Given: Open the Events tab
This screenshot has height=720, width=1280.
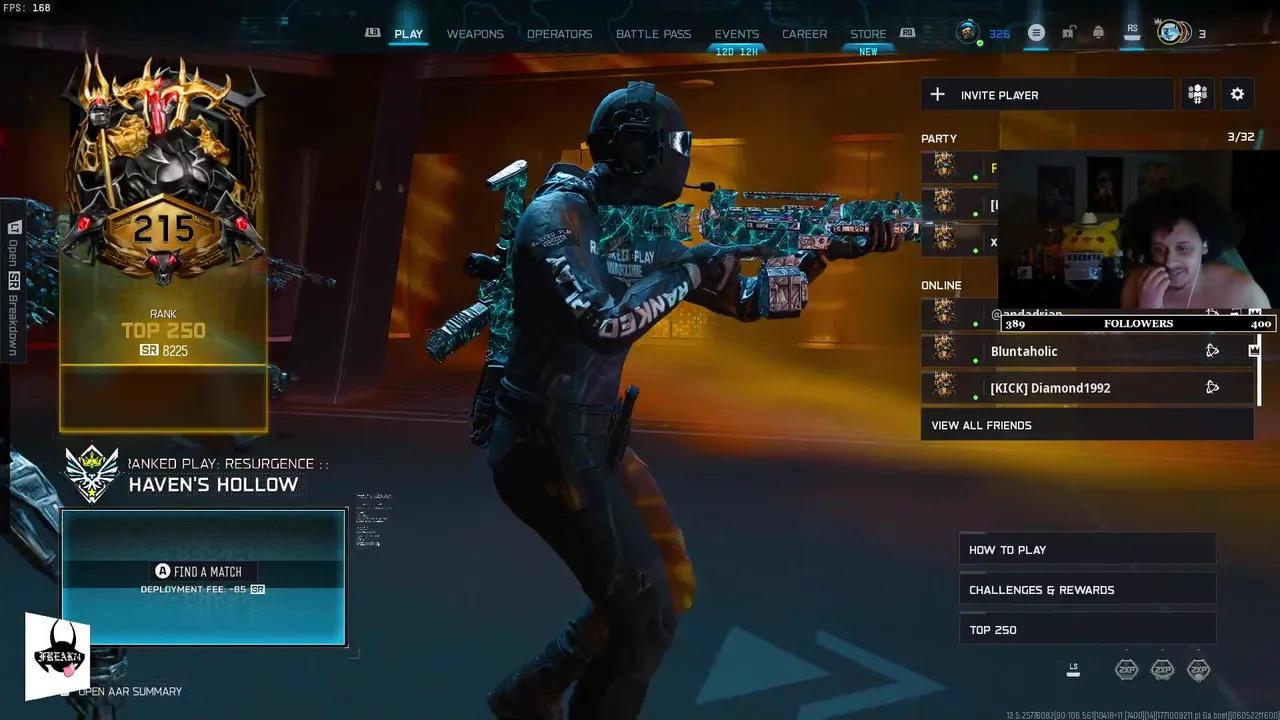Looking at the screenshot, I should click(x=737, y=34).
